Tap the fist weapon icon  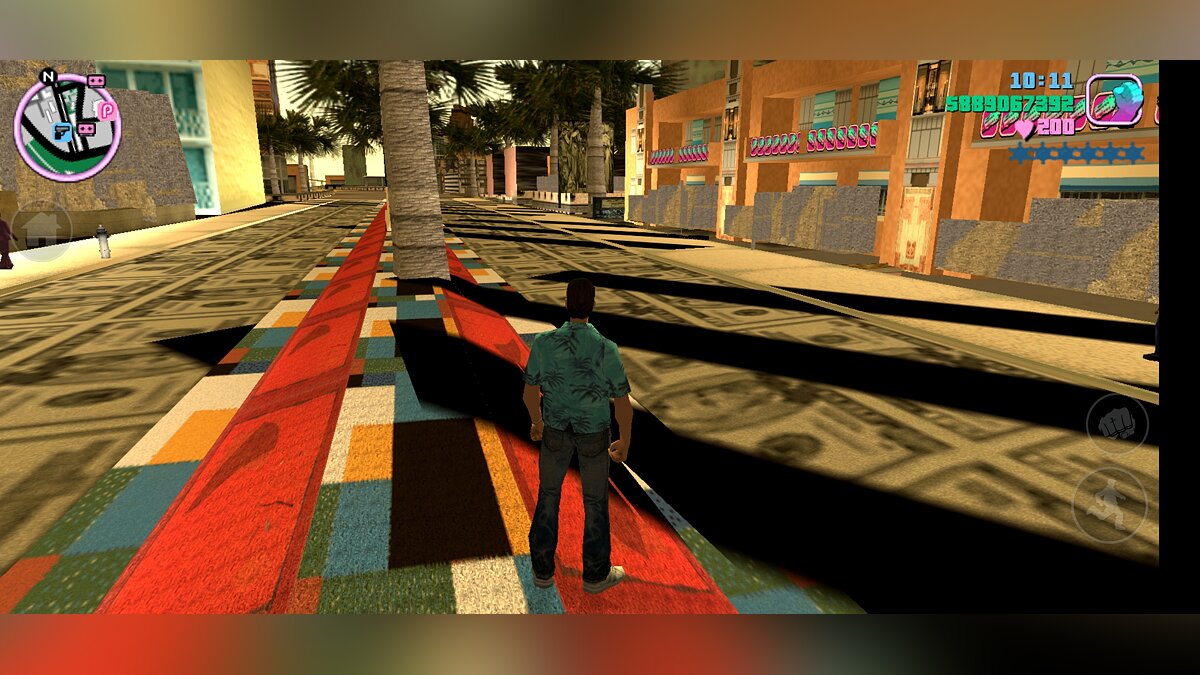click(x=1115, y=100)
